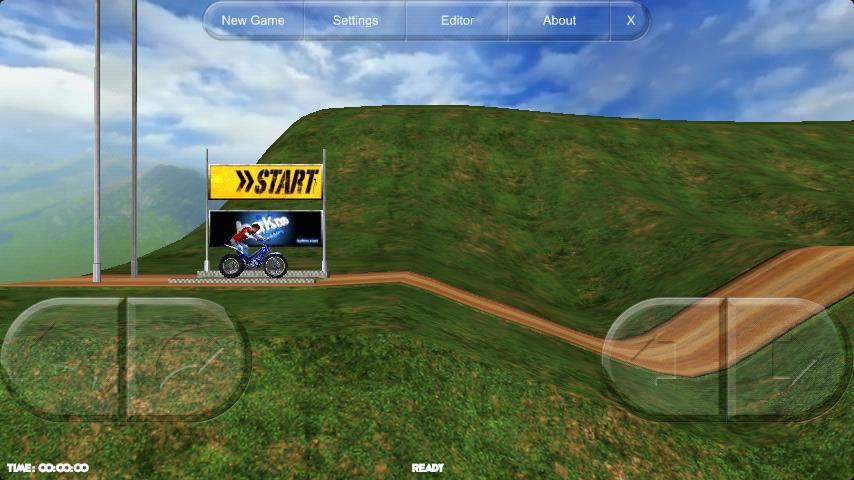Tap the lean-forward curved arrow control

tap(185, 358)
